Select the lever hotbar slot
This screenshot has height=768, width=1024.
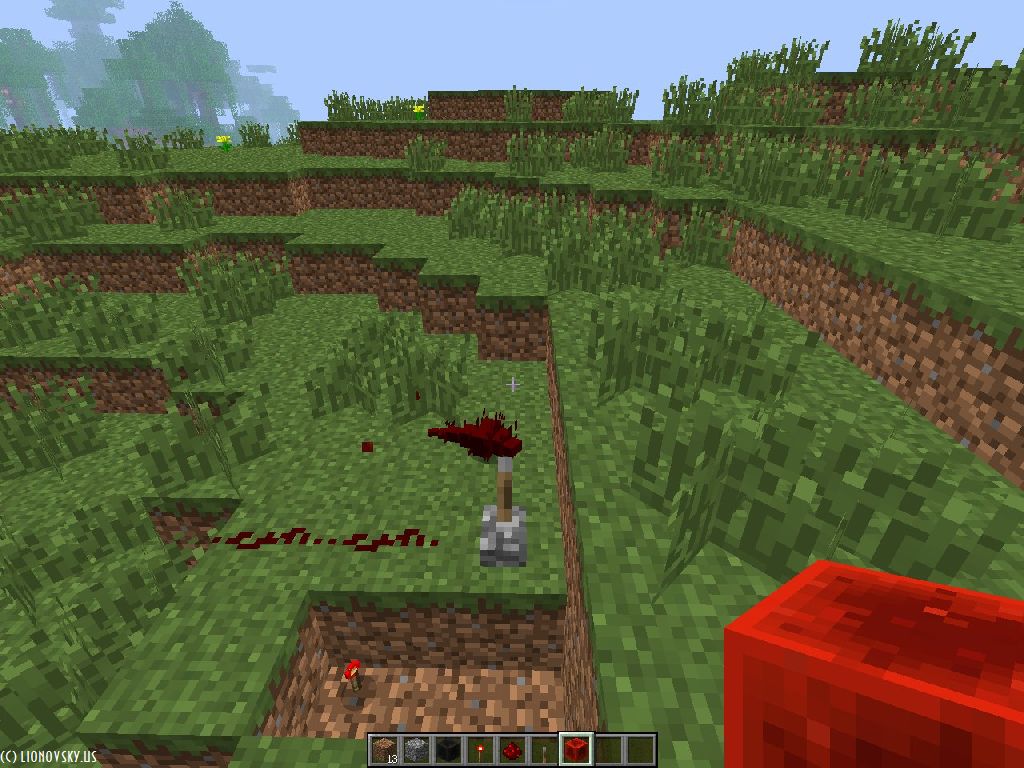point(543,750)
